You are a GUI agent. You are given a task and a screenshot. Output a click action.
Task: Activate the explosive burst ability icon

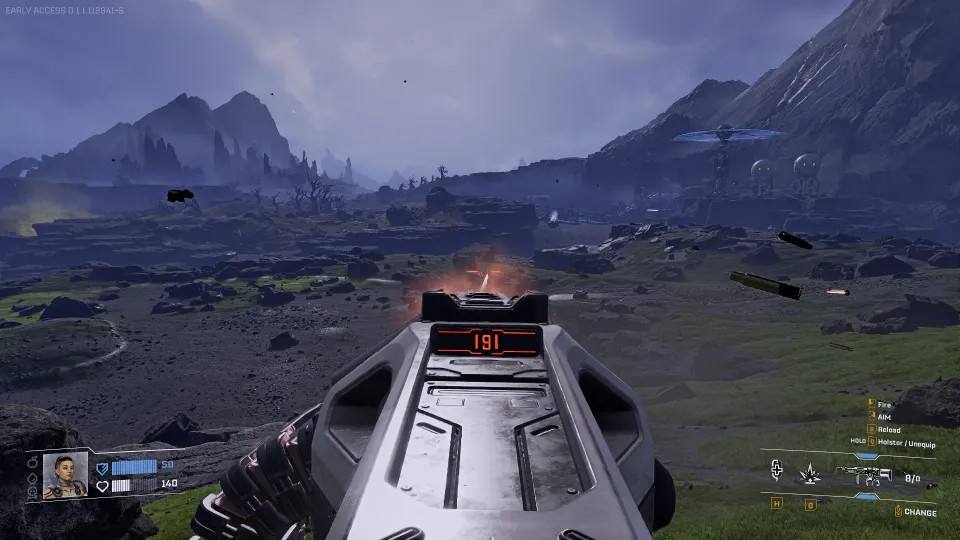[812, 472]
